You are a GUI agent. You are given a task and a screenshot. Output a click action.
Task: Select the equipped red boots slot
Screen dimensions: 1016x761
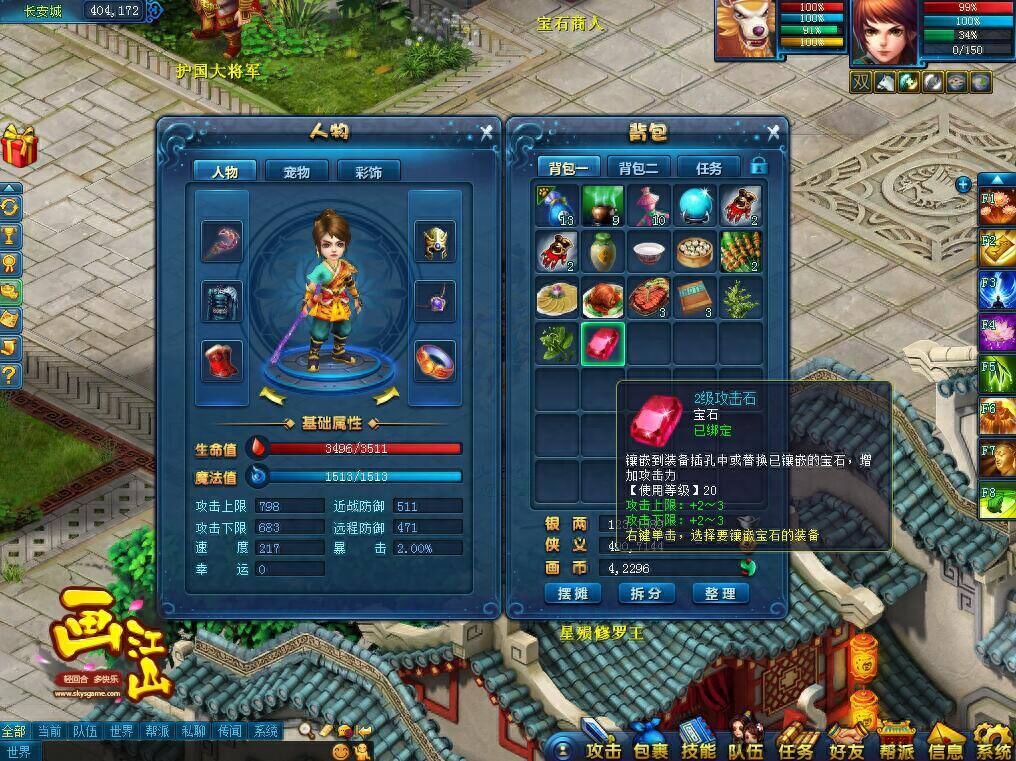tap(222, 361)
